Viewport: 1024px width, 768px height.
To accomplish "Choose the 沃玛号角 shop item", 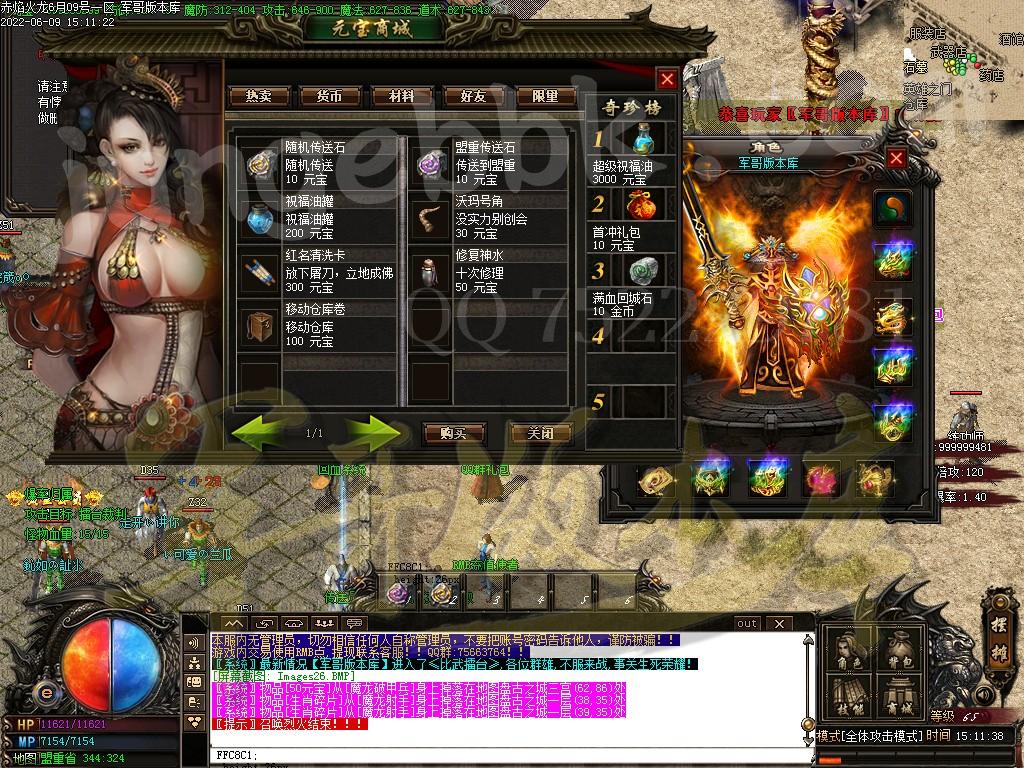I will pyautogui.click(x=432, y=217).
